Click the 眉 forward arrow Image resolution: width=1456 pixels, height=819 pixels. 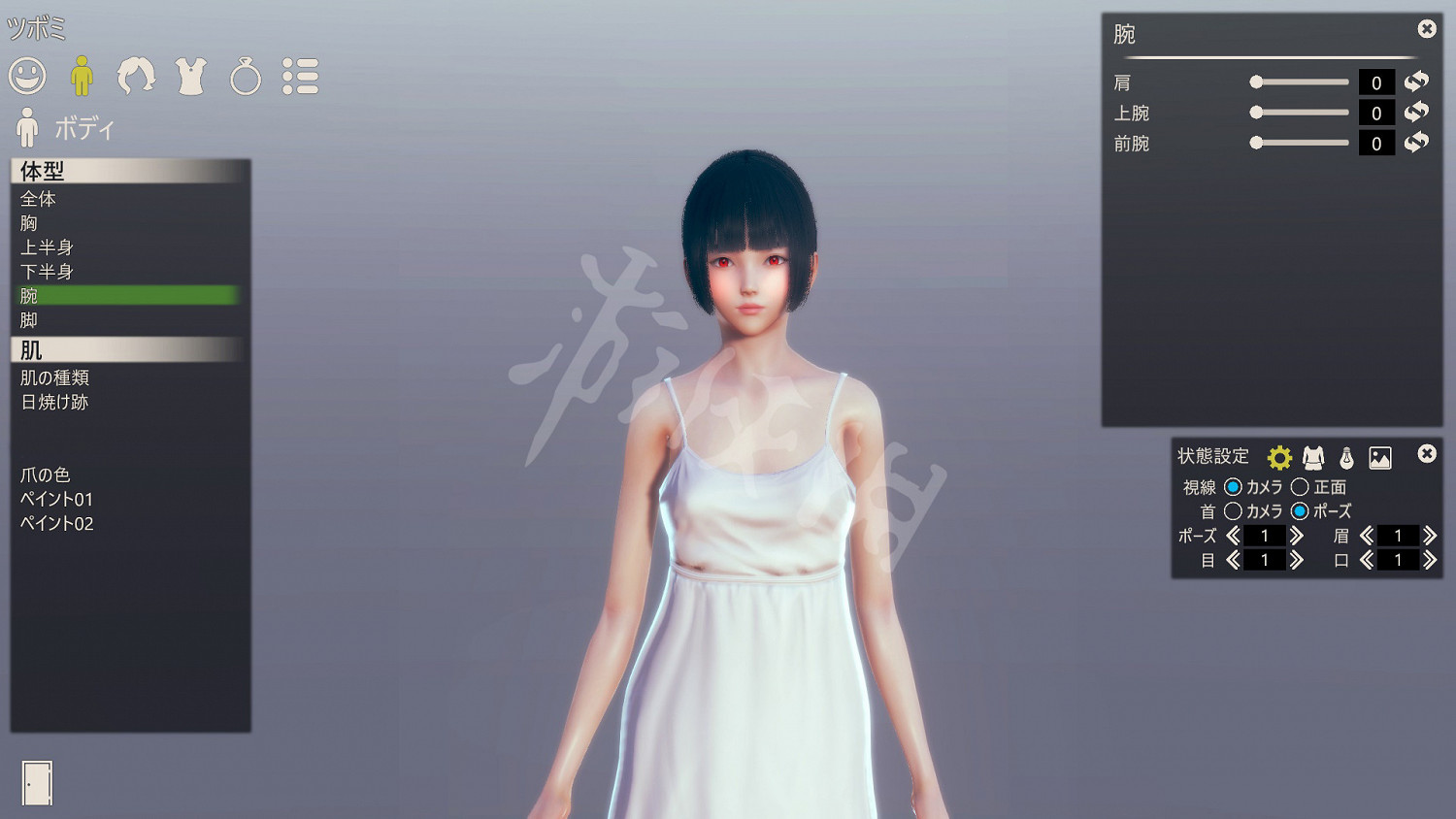(1429, 535)
